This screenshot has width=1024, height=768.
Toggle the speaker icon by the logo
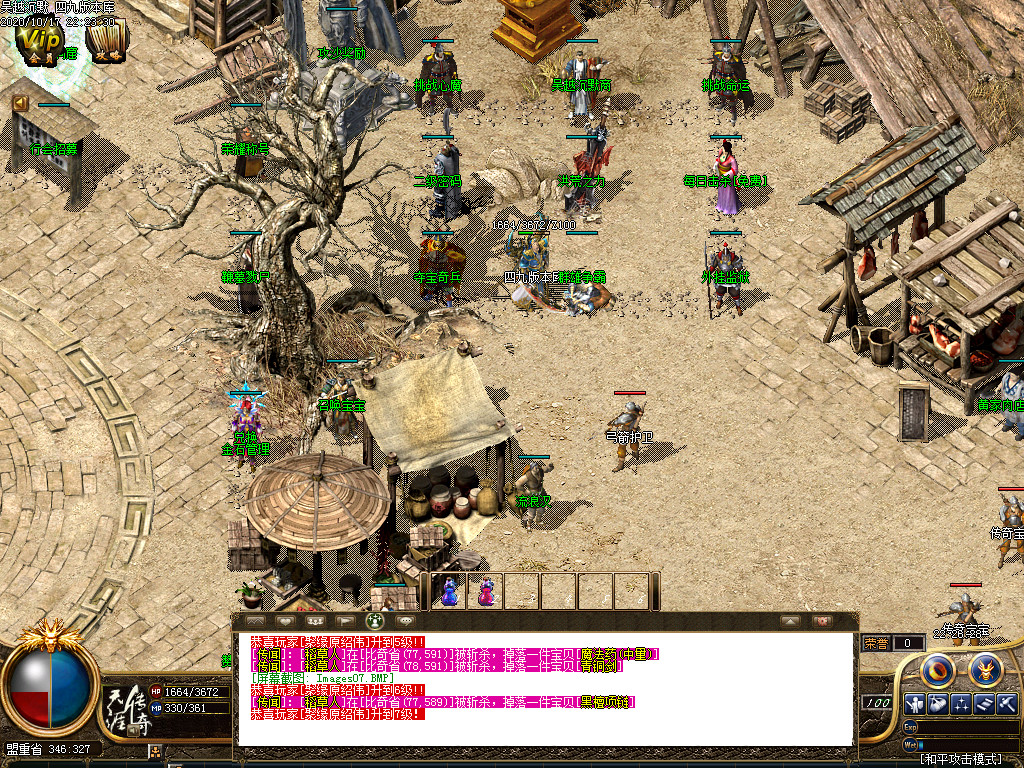133,731
